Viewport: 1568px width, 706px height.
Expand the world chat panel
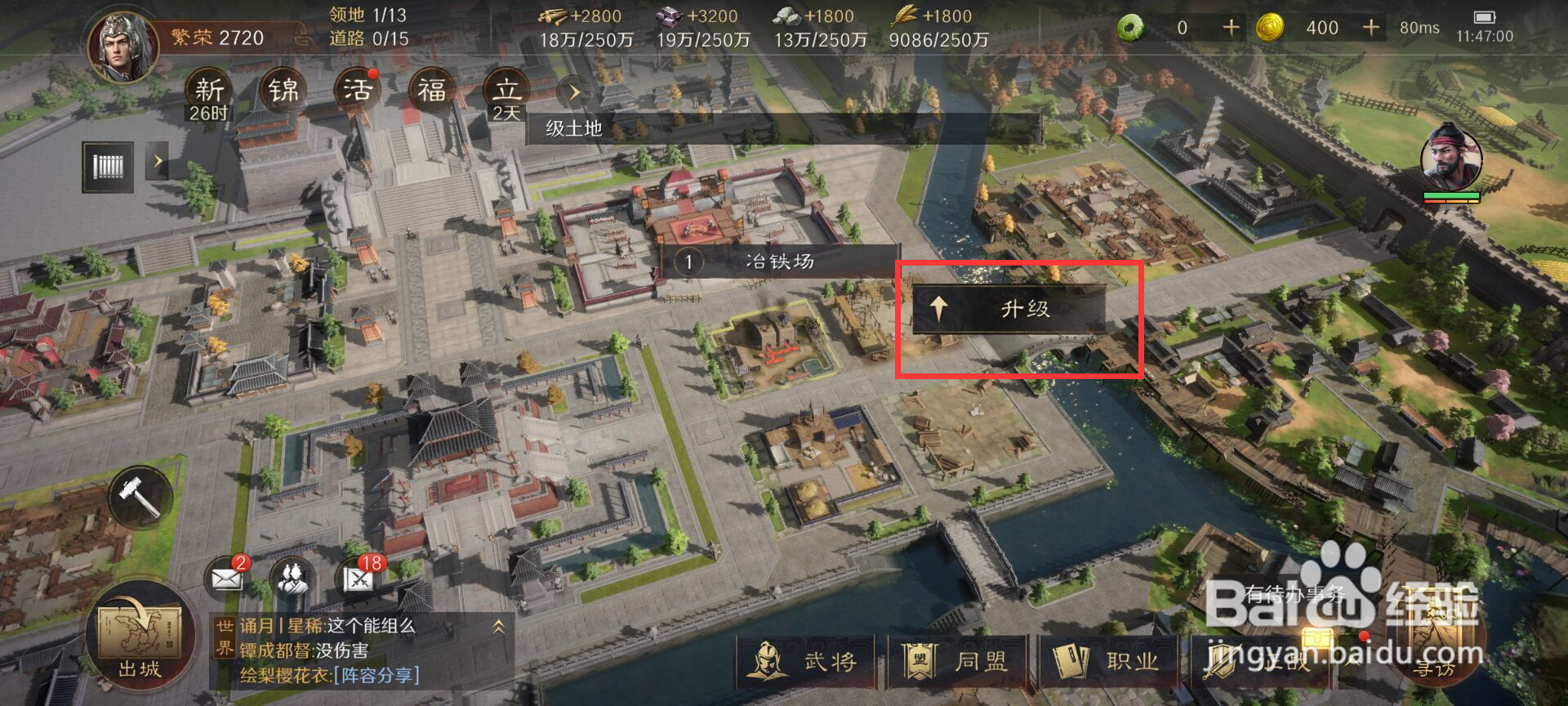pos(498,627)
